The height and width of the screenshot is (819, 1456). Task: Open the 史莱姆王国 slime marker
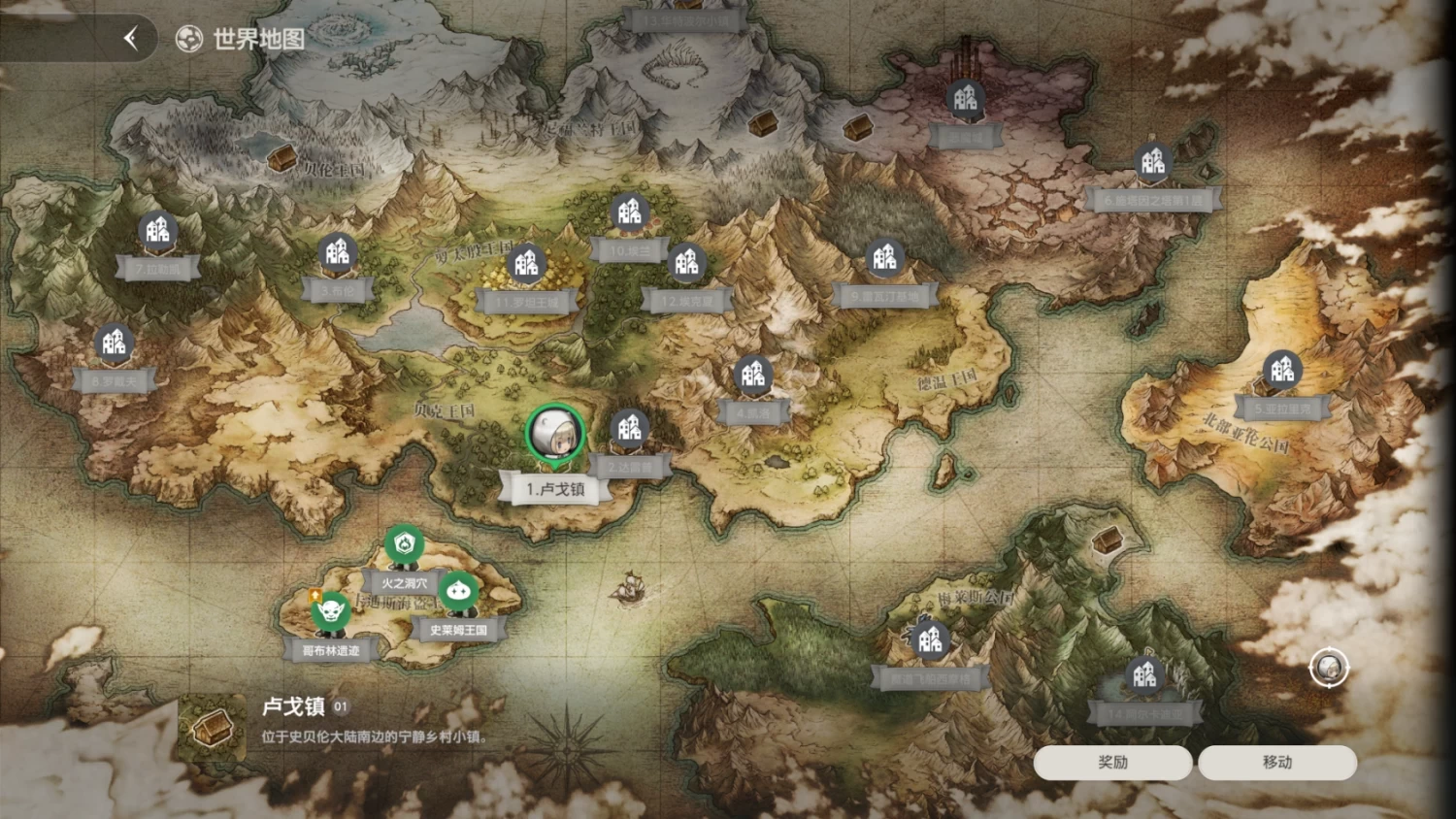pos(458,592)
